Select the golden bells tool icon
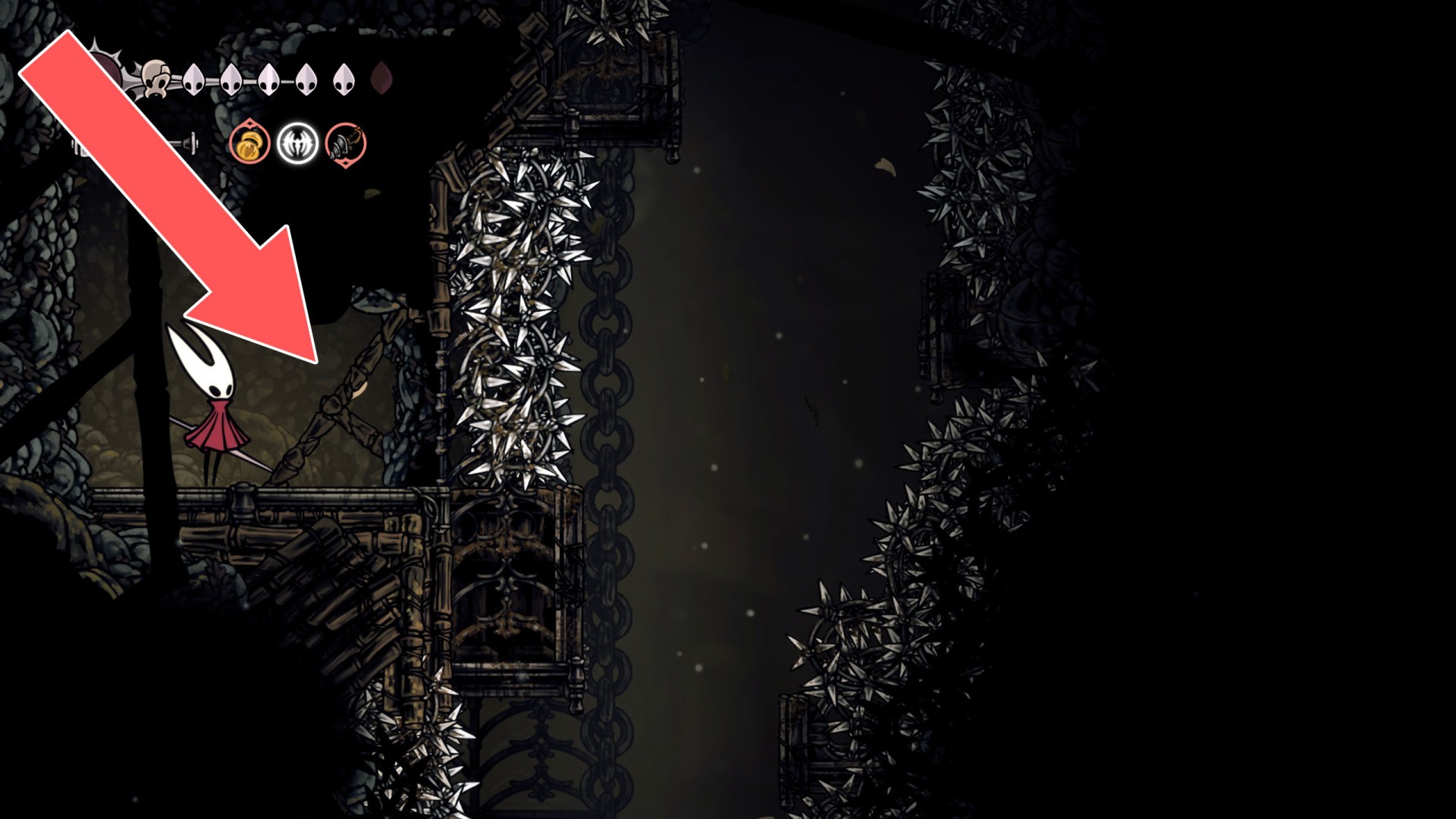This screenshot has height=819, width=1456. 250,143
